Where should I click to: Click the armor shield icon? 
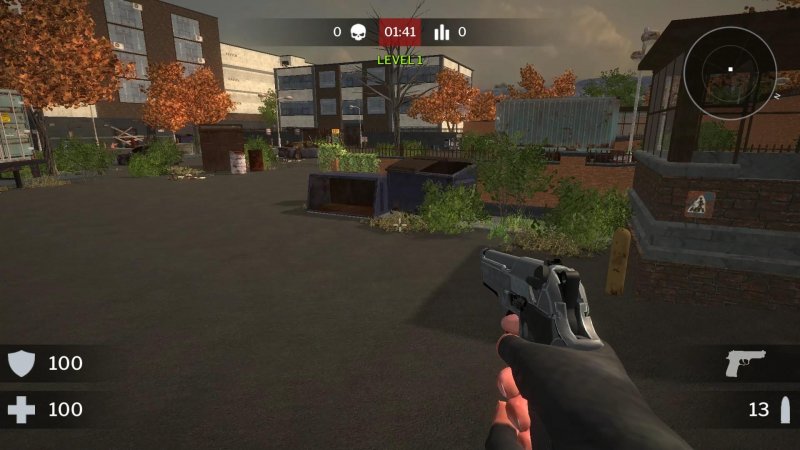21,363
